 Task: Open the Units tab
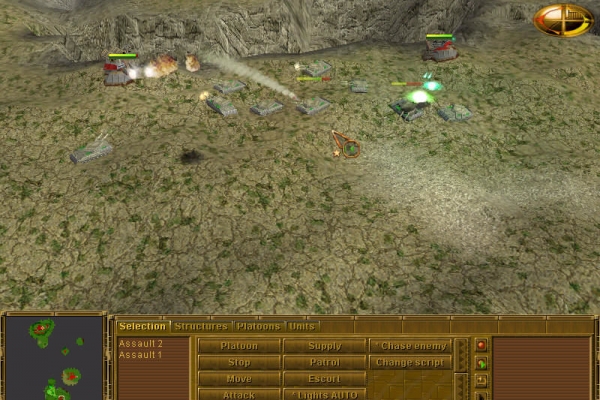tap(303, 326)
